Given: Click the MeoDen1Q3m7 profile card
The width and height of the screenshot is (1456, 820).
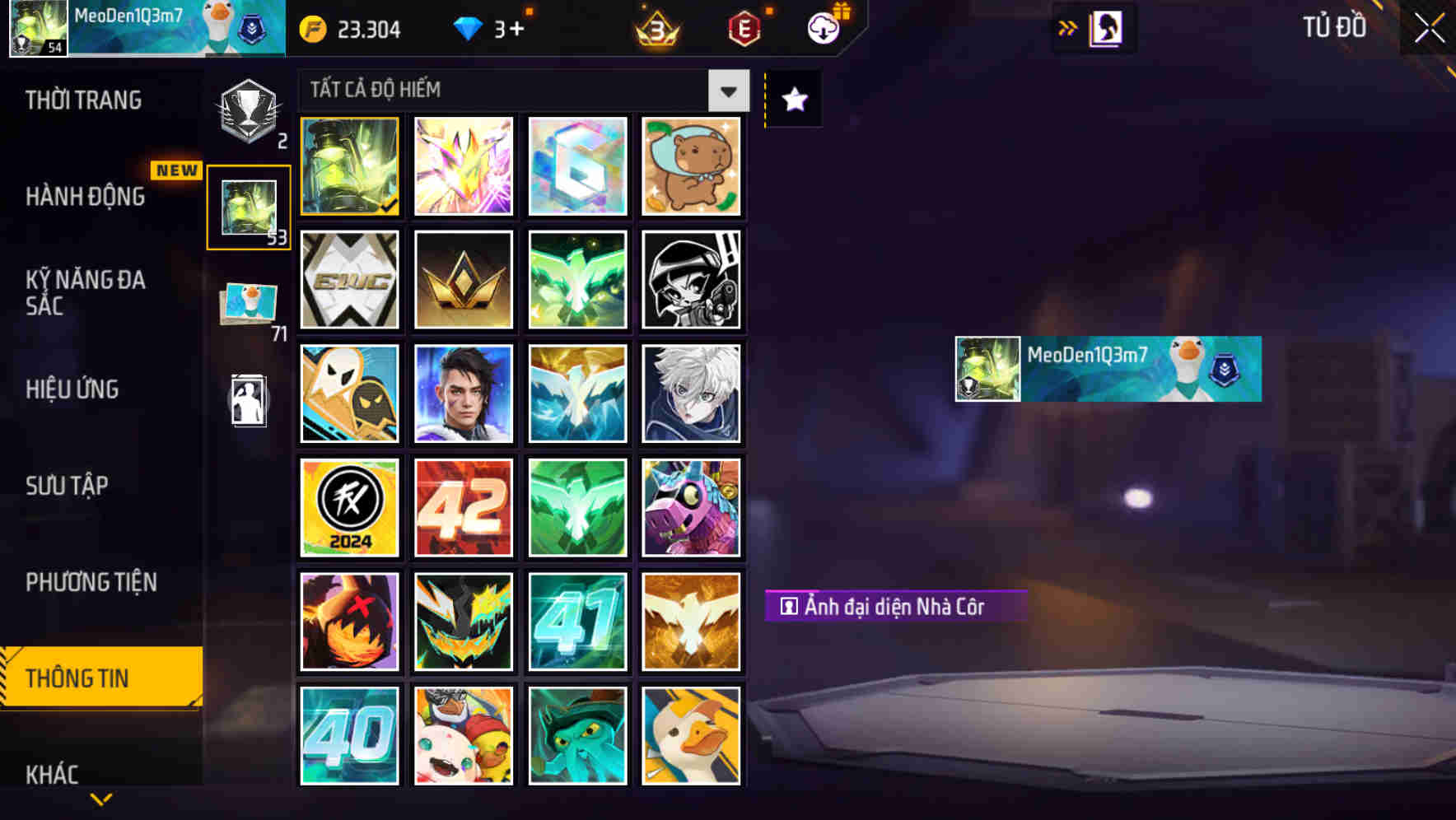Looking at the screenshot, I should point(1107,369).
